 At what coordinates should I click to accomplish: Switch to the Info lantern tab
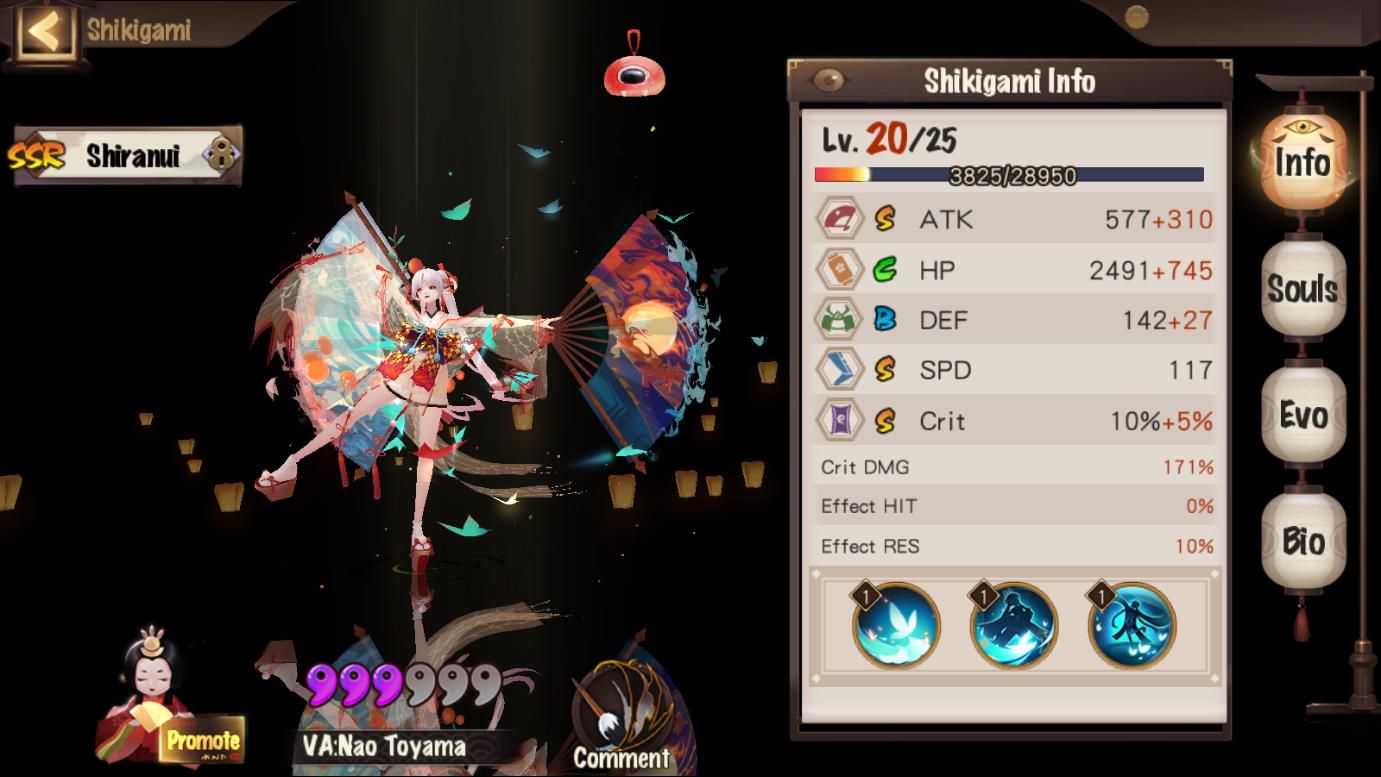pyautogui.click(x=1302, y=163)
